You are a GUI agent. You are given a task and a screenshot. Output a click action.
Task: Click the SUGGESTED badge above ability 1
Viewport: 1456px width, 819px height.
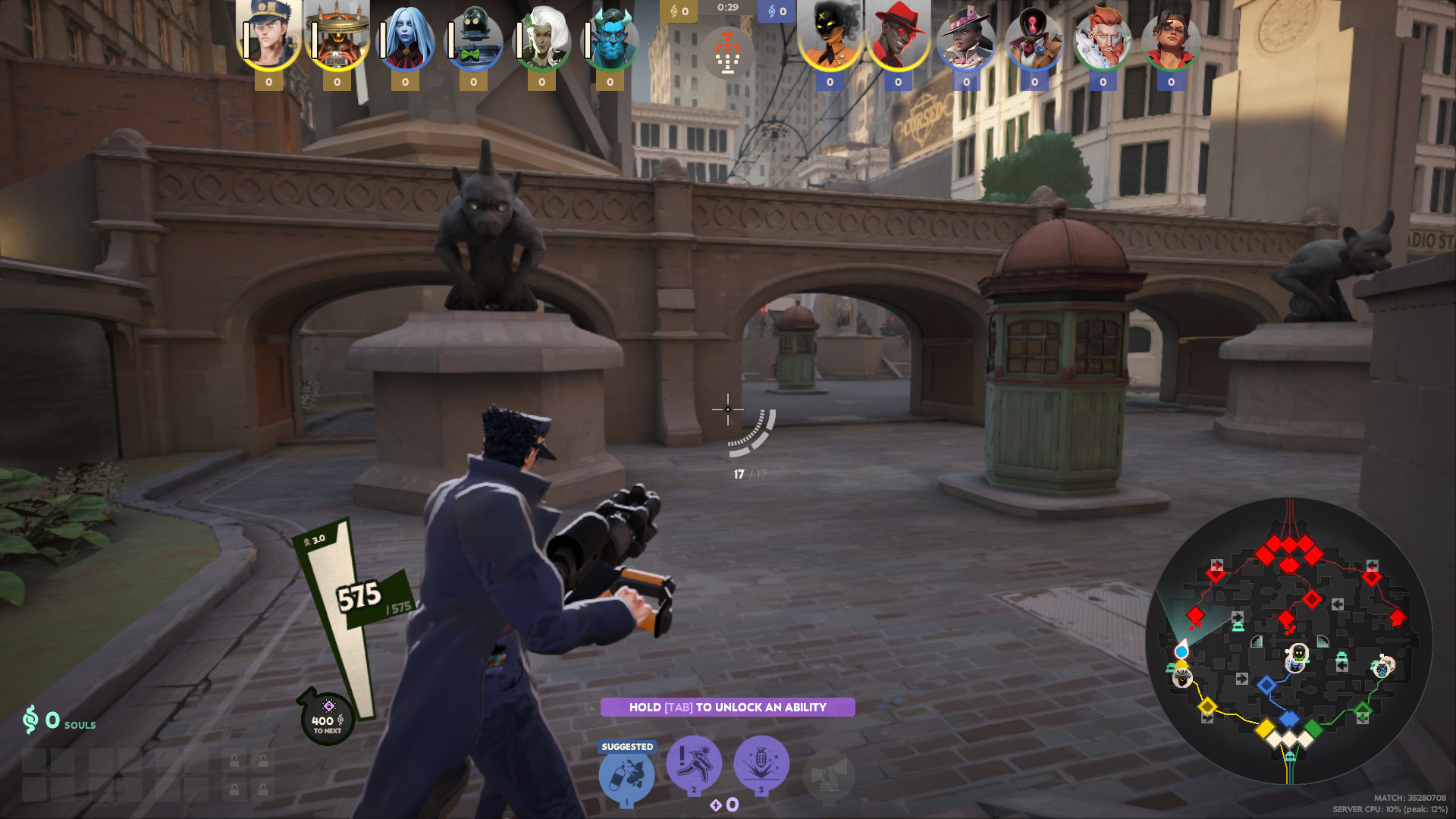(x=626, y=746)
